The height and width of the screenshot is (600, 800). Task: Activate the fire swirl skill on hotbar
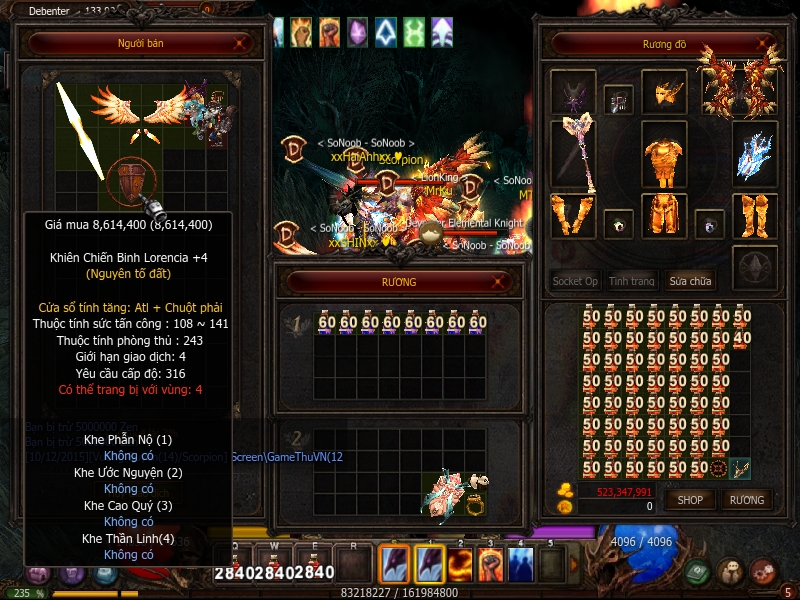coord(461,565)
